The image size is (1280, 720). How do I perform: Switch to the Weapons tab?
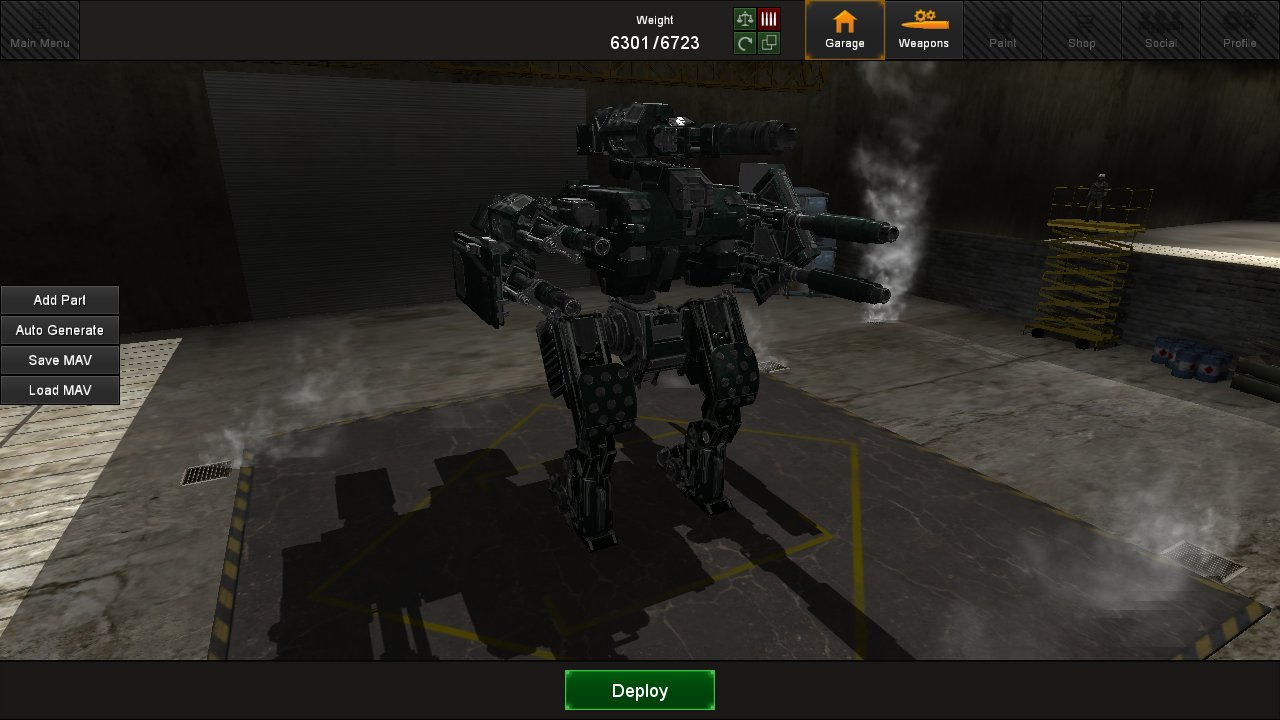point(924,30)
